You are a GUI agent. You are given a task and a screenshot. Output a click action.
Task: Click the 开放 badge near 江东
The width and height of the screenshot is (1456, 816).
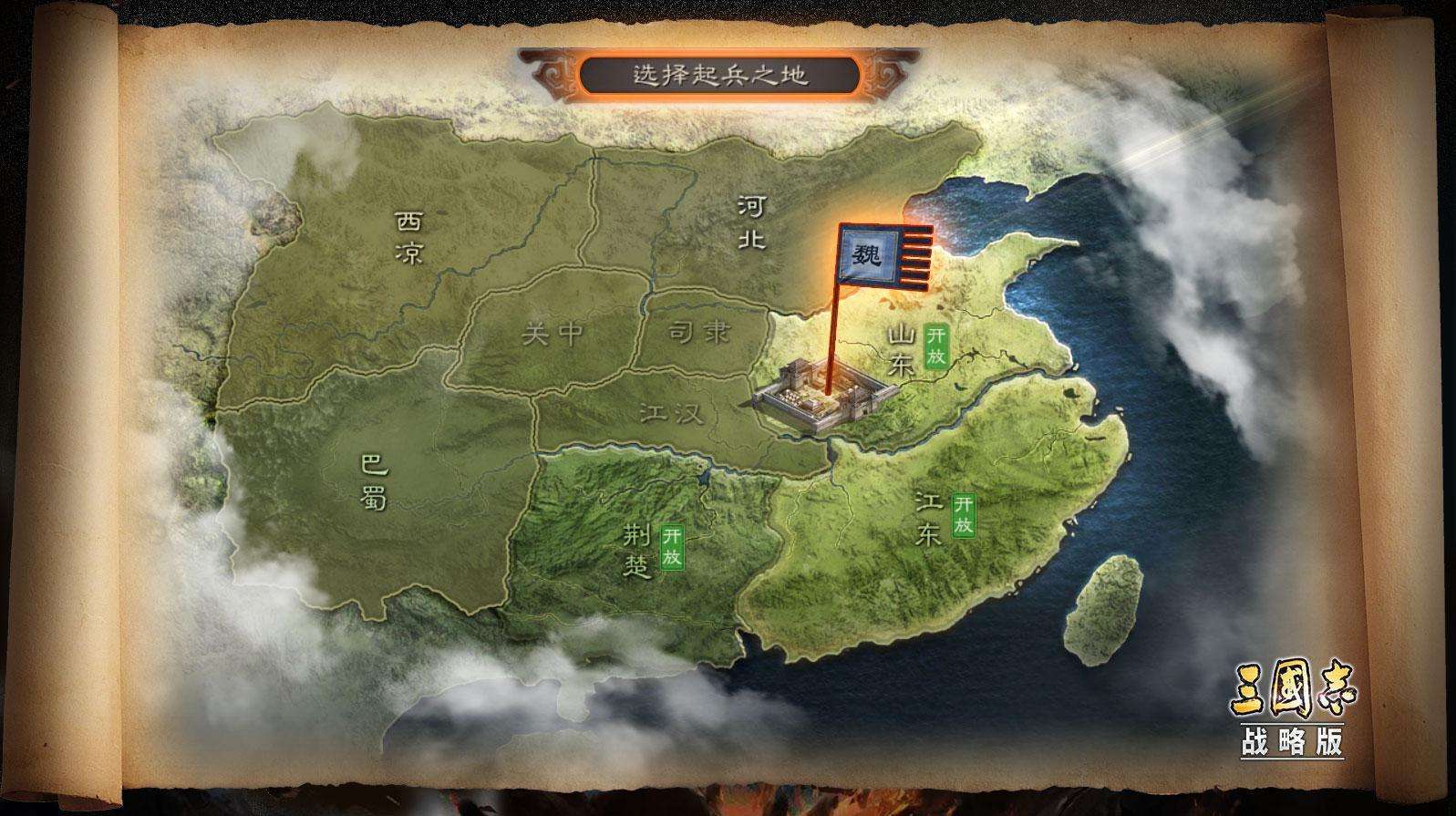click(x=962, y=515)
